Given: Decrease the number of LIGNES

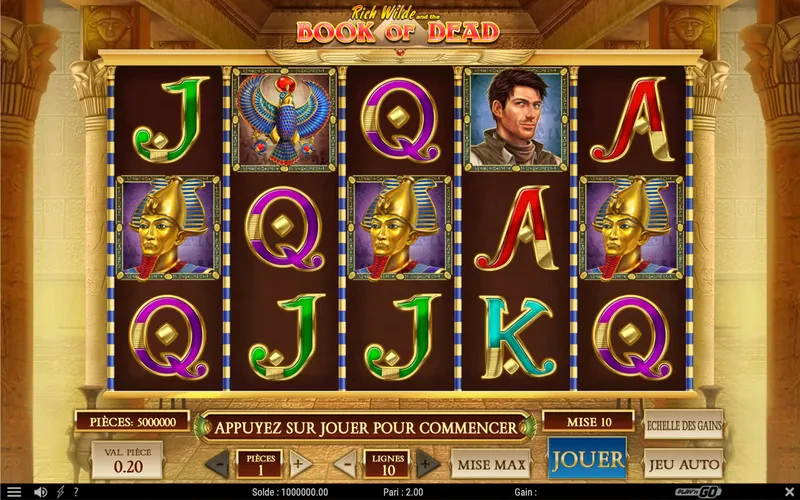Looking at the screenshot, I should tap(344, 464).
